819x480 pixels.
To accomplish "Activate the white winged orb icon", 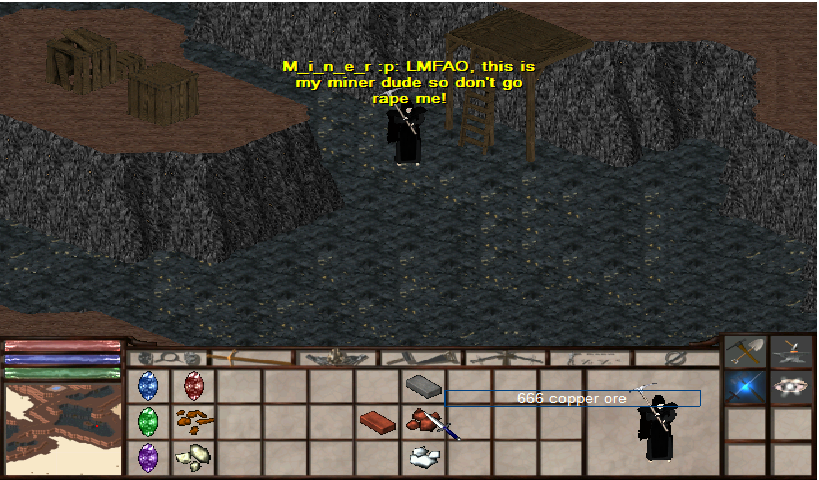I will (x=791, y=387).
